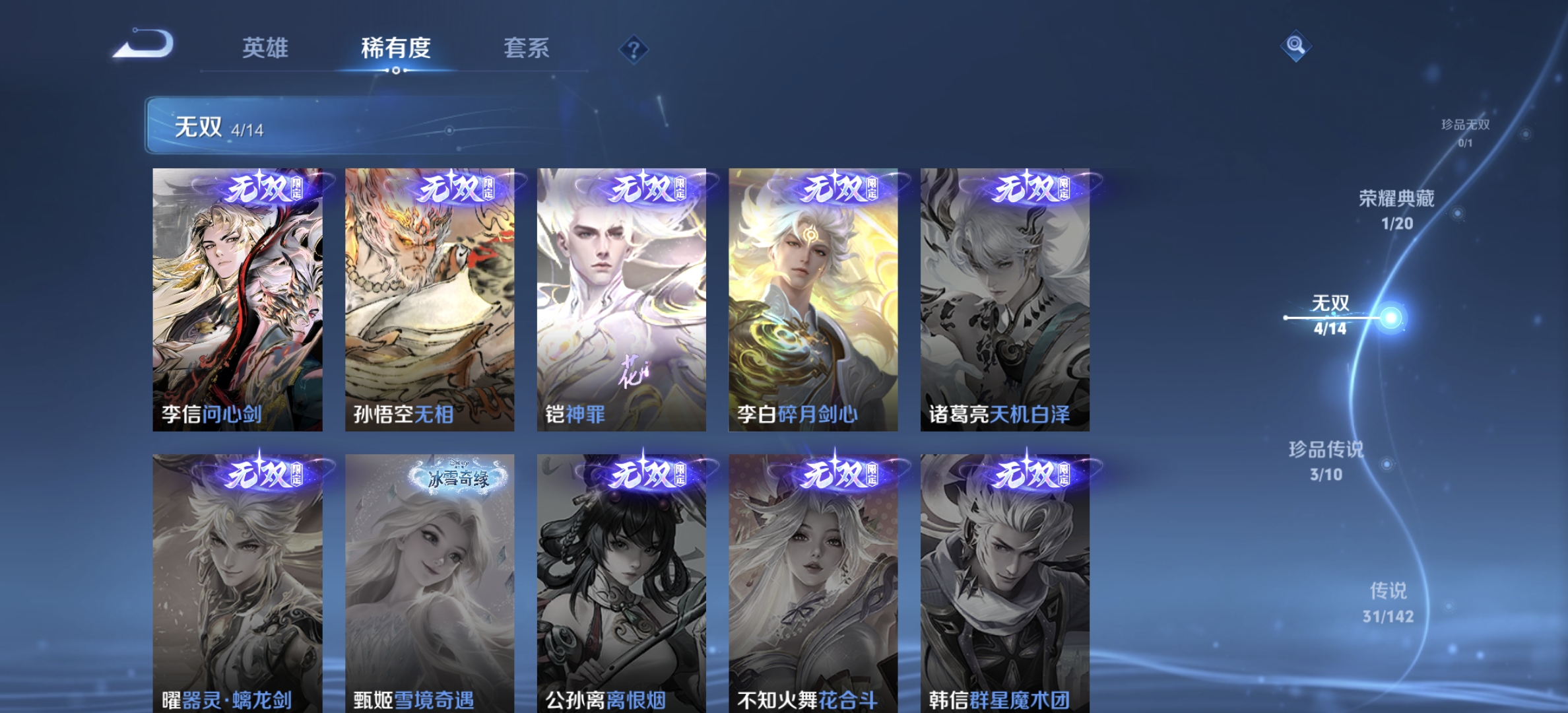Switch to the 英雄 tab

[x=266, y=48]
